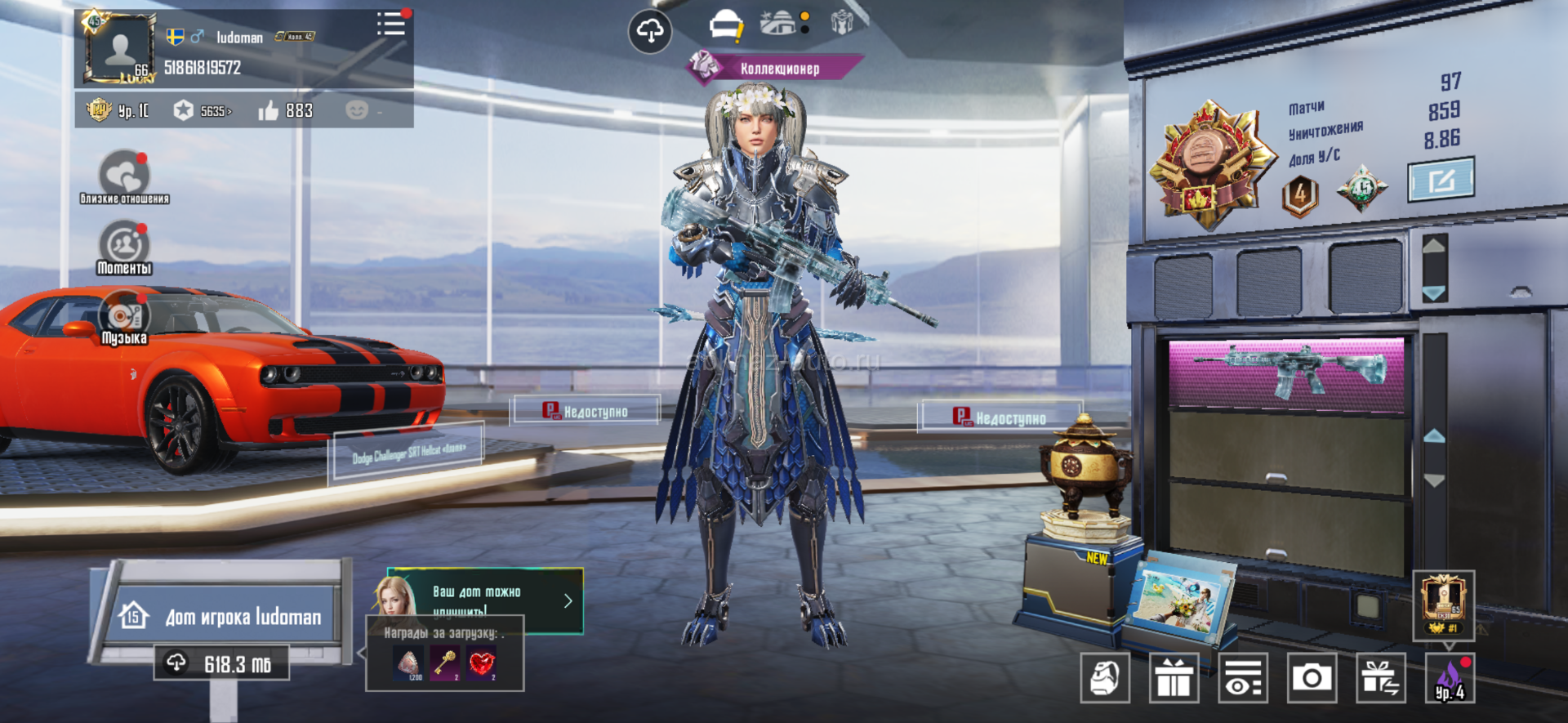Tap the ludoman player avatar
The width and height of the screenshot is (1568, 723).
click(119, 49)
